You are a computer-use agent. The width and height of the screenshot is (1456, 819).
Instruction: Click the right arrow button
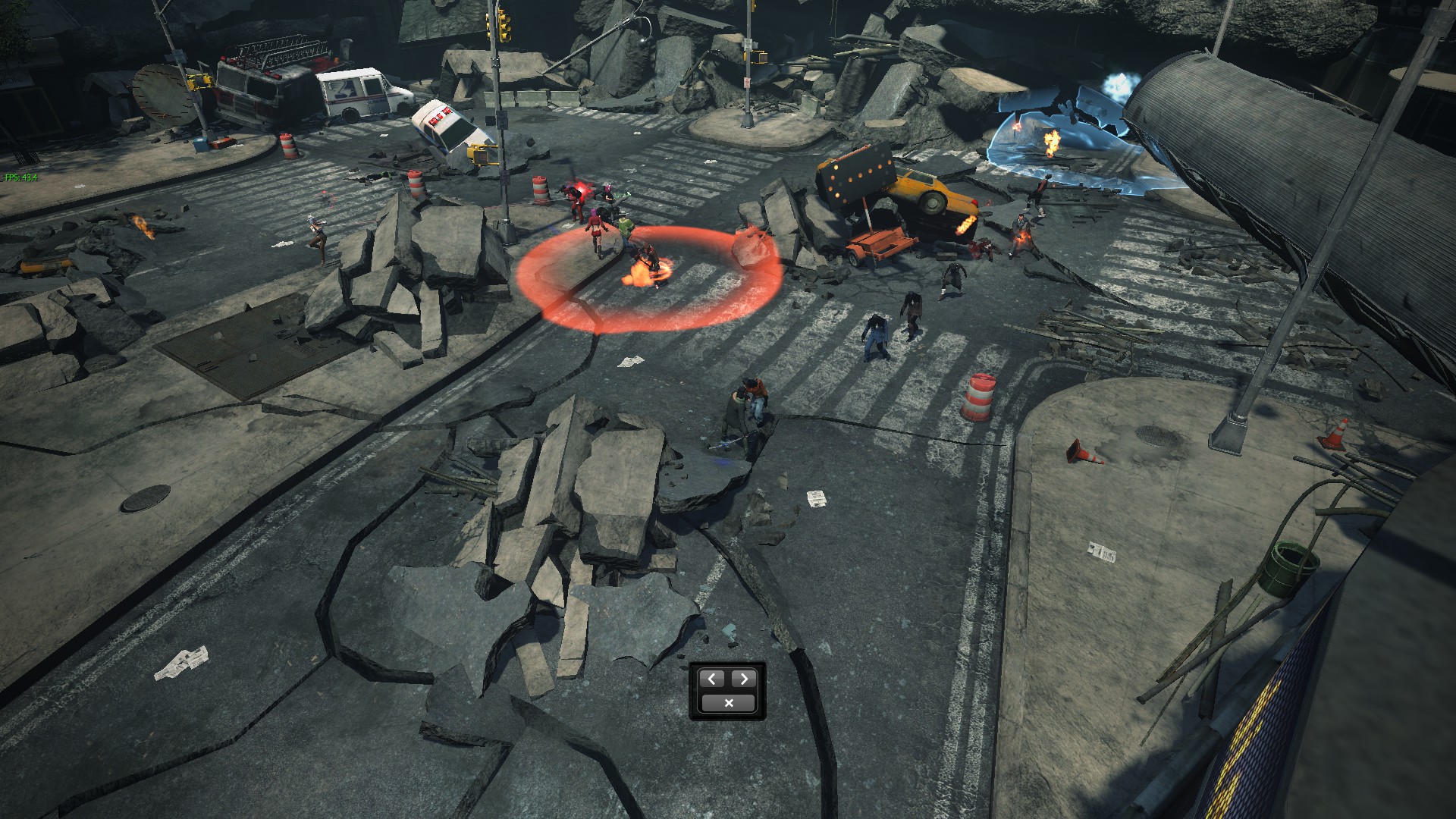click(x=744, y=679)
